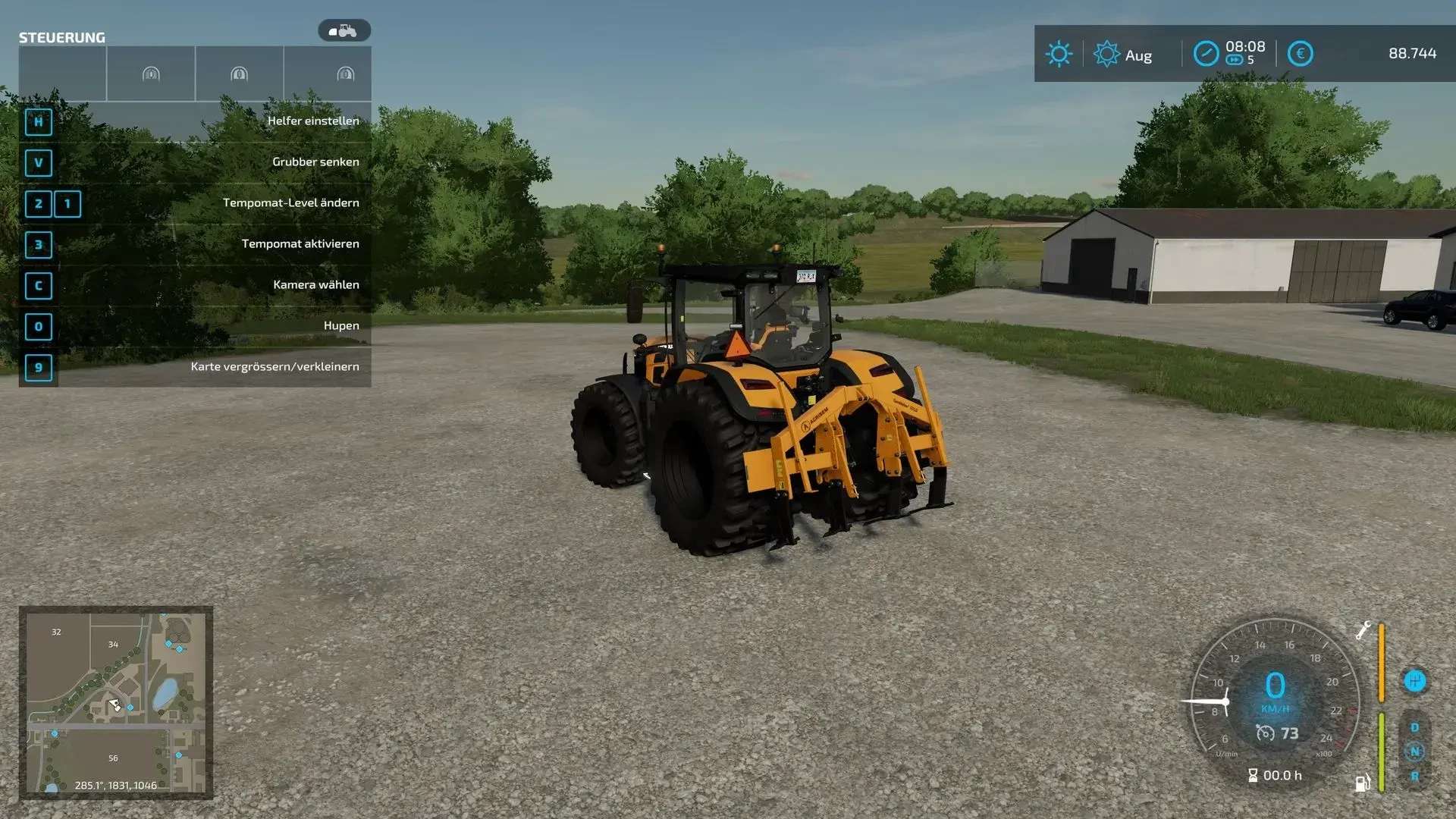This screenshot has height=819, width=1456.
Task: Toggle the cruise control speed icon
Action: pyautogui.click(x=1265, y=733)
